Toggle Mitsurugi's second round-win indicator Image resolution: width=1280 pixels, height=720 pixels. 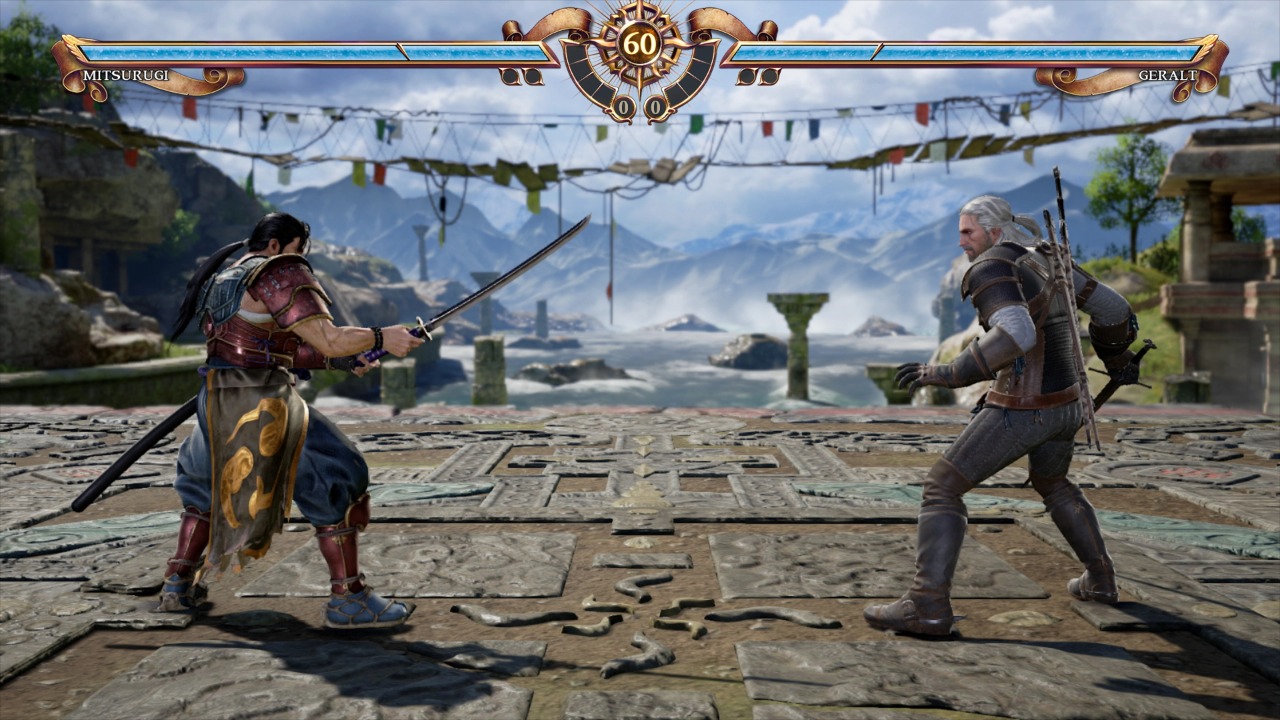click(x=532, y=77)
